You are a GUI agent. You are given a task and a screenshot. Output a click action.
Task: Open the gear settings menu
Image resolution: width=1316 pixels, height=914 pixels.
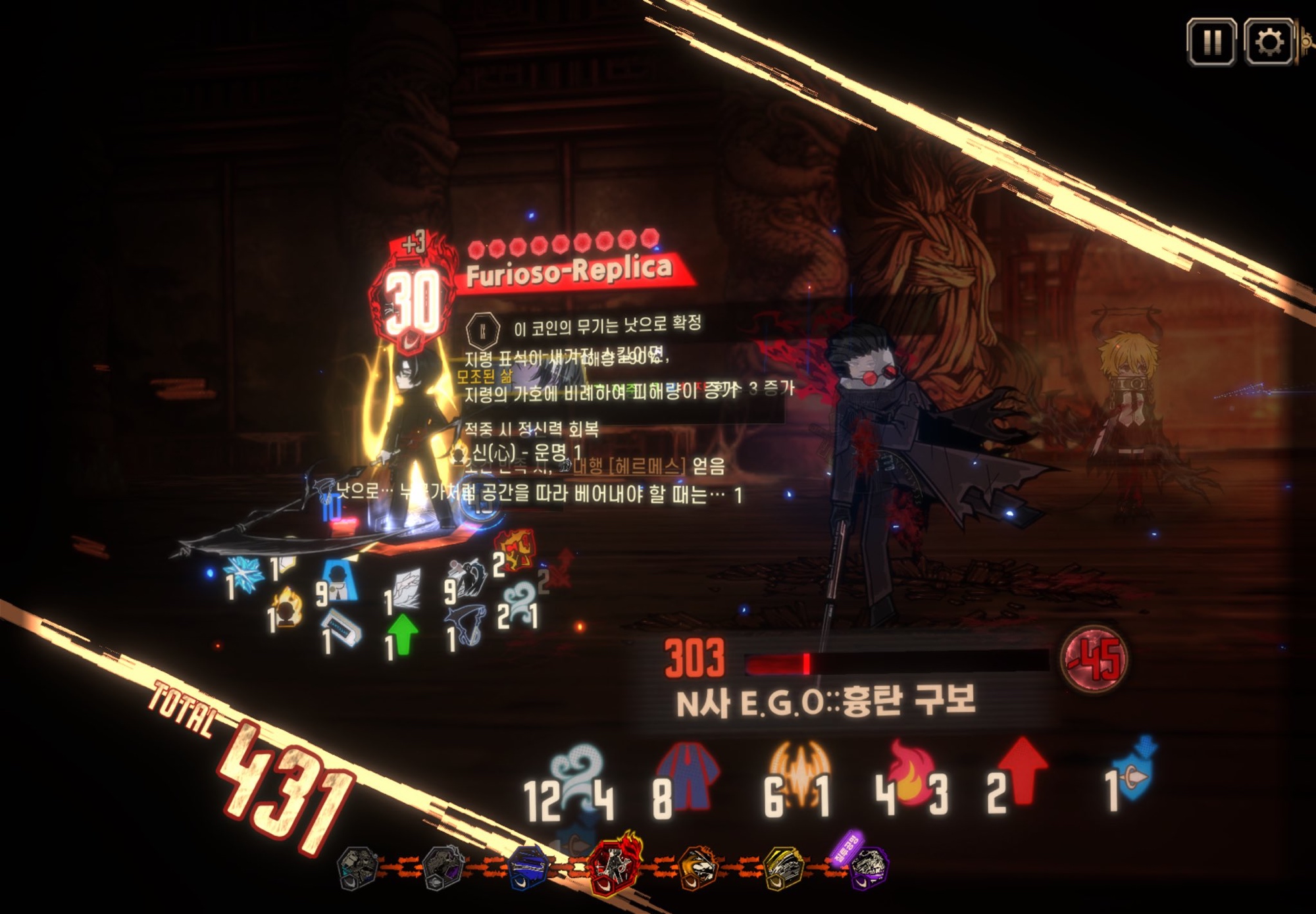tap(1268, 42)
